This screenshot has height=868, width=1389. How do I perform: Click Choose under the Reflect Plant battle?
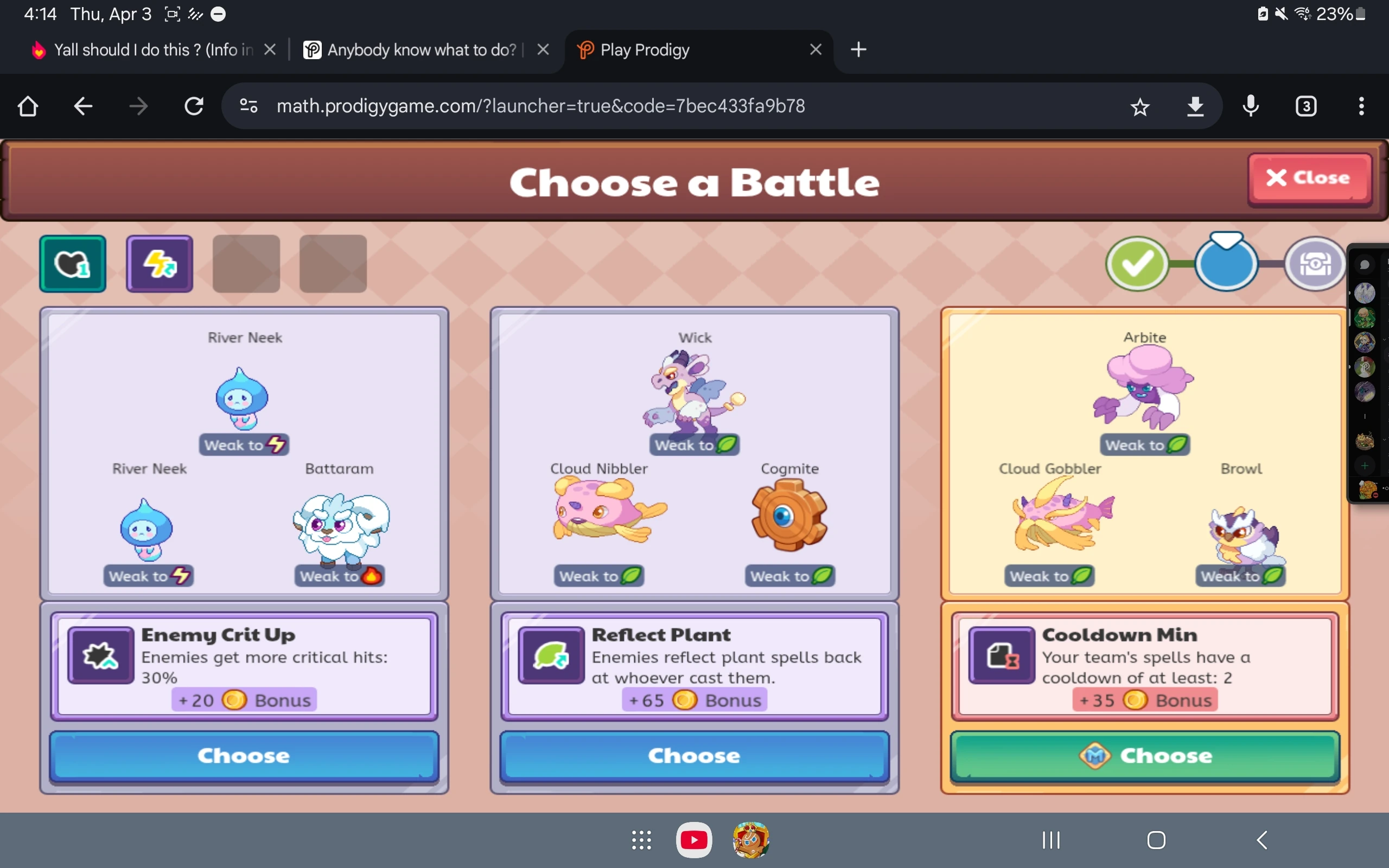click(693, 756)
